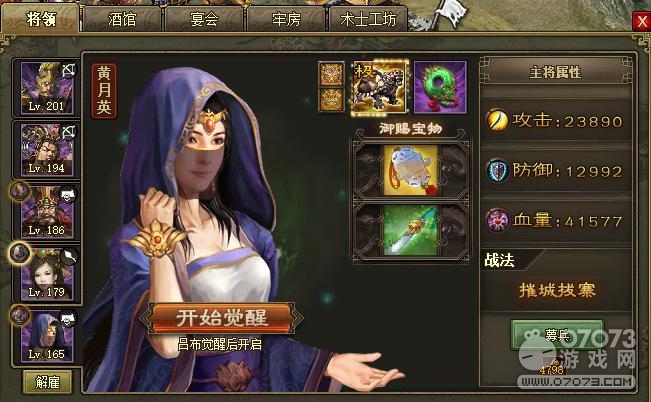651x402 pixels.
Task: Select the 牢房 tab
Action: point(285,18)
